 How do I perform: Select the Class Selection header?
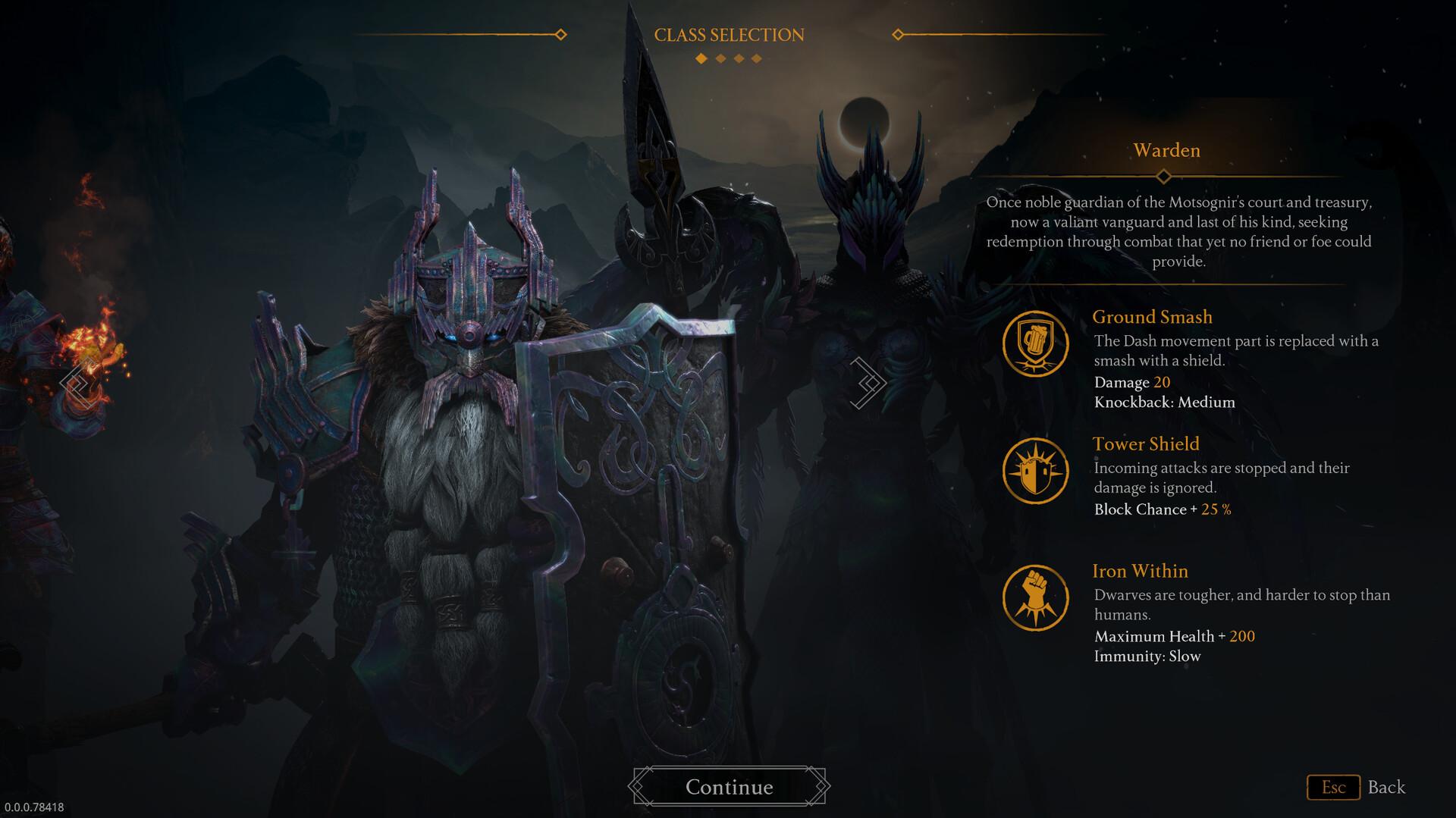pos(730,34)
